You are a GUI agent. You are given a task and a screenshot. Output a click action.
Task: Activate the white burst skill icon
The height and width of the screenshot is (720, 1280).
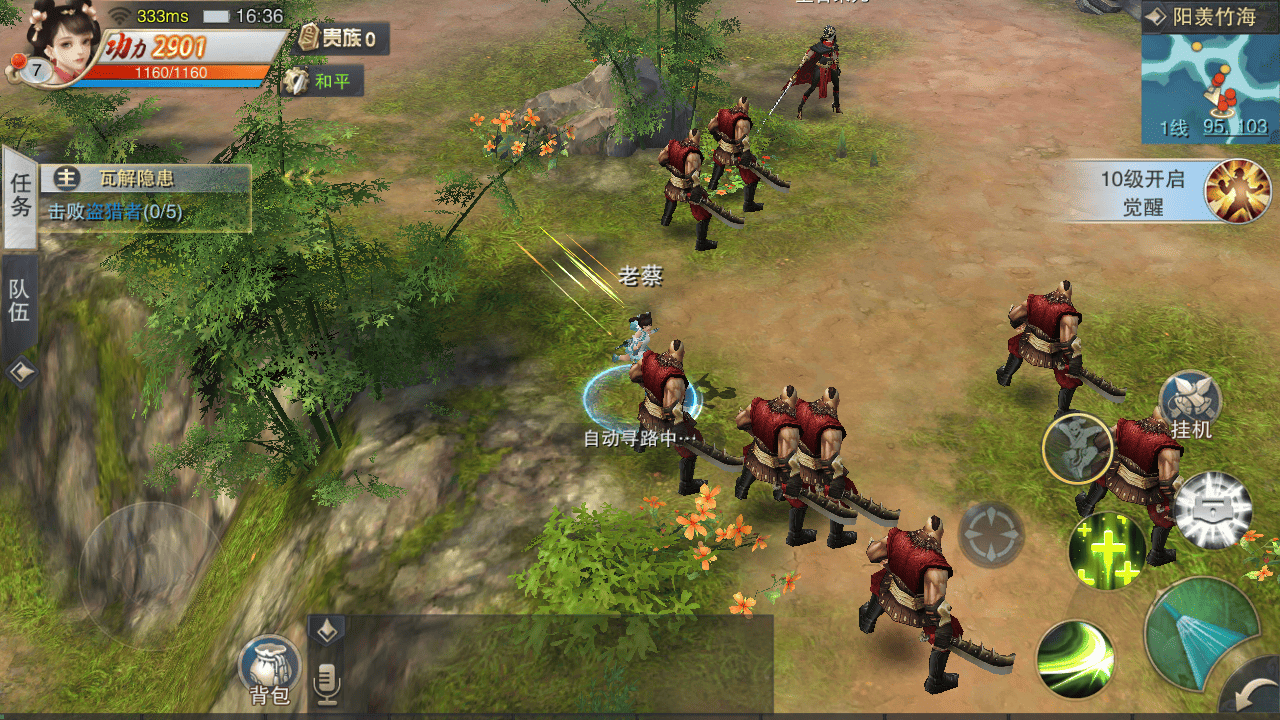click(1212, 510)
